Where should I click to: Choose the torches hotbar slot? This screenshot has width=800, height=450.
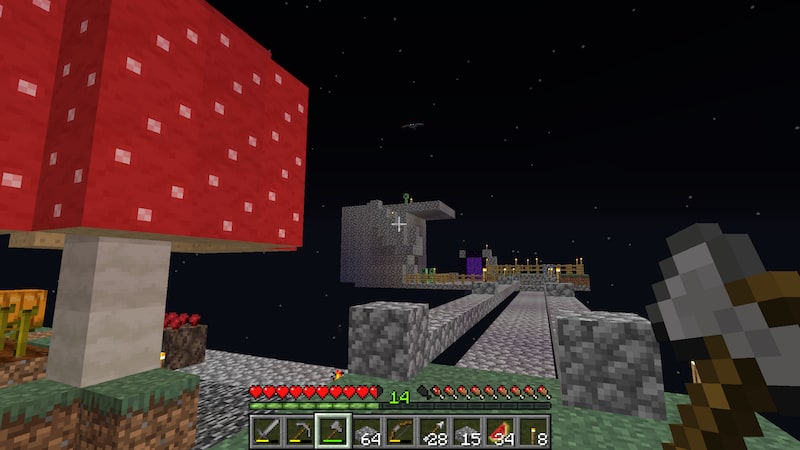click(535, 431)
